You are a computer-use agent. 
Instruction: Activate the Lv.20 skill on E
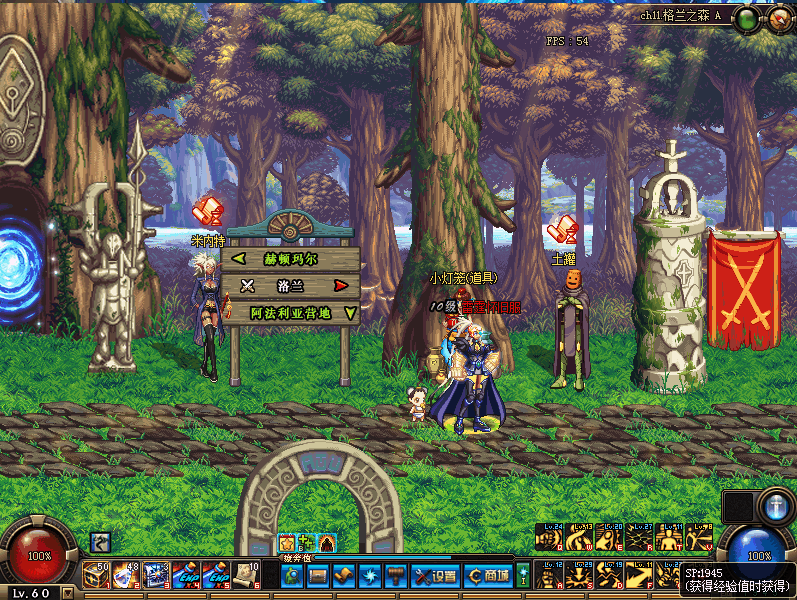click(x=609, y=537)
